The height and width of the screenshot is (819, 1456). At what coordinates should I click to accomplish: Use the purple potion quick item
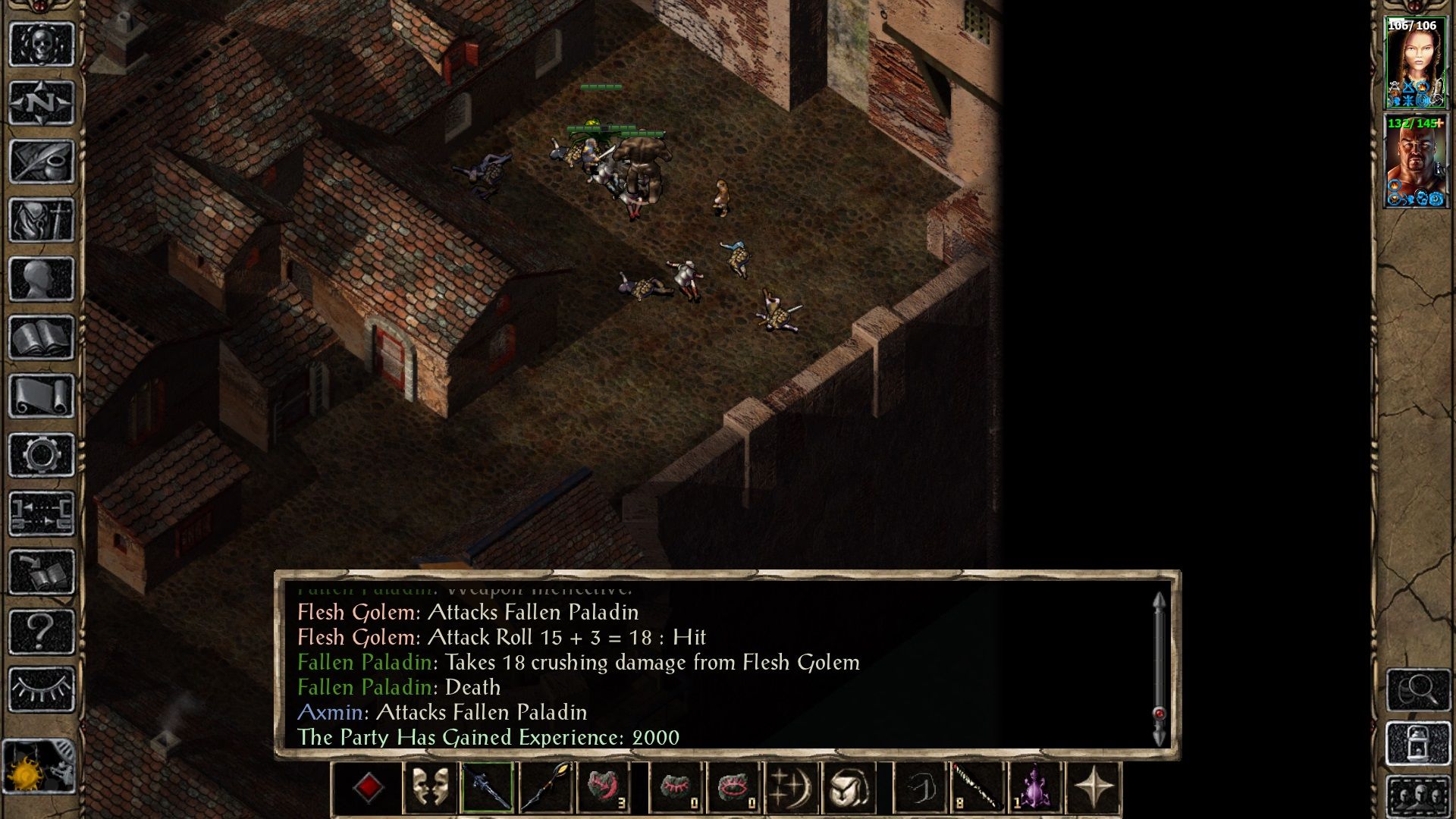(1034, 788)
